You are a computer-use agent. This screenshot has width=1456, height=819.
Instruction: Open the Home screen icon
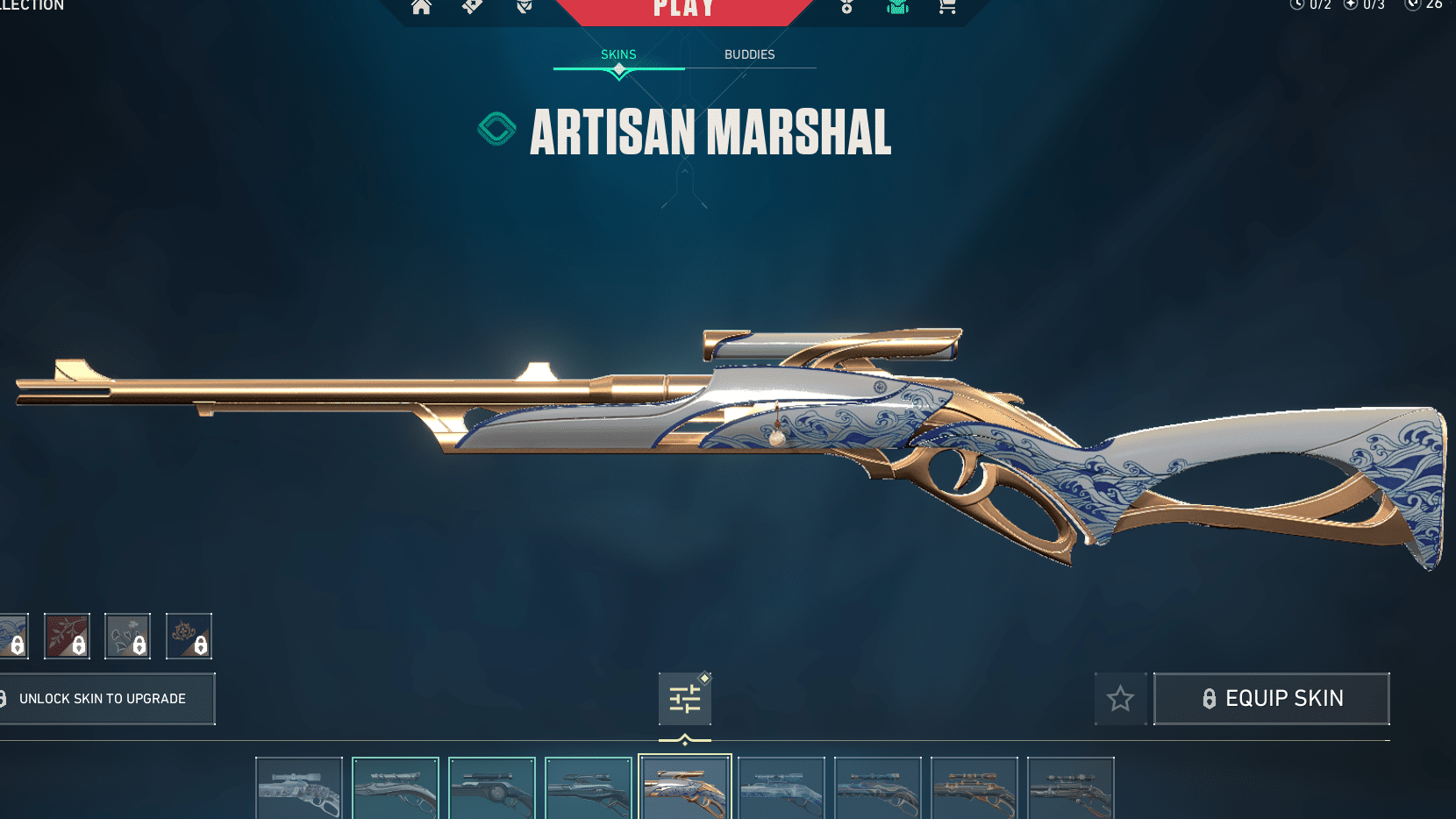coord(422,7)
